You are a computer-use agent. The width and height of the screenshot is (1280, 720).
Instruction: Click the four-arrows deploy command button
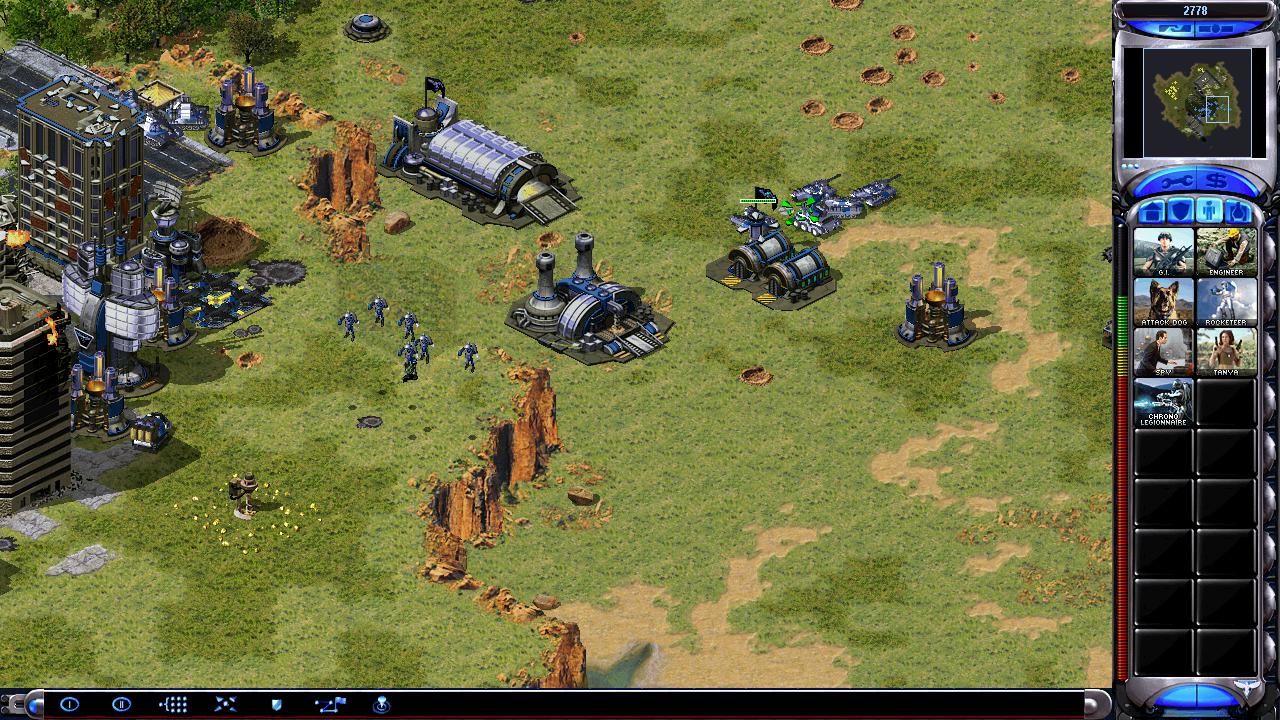coord(225,704)
